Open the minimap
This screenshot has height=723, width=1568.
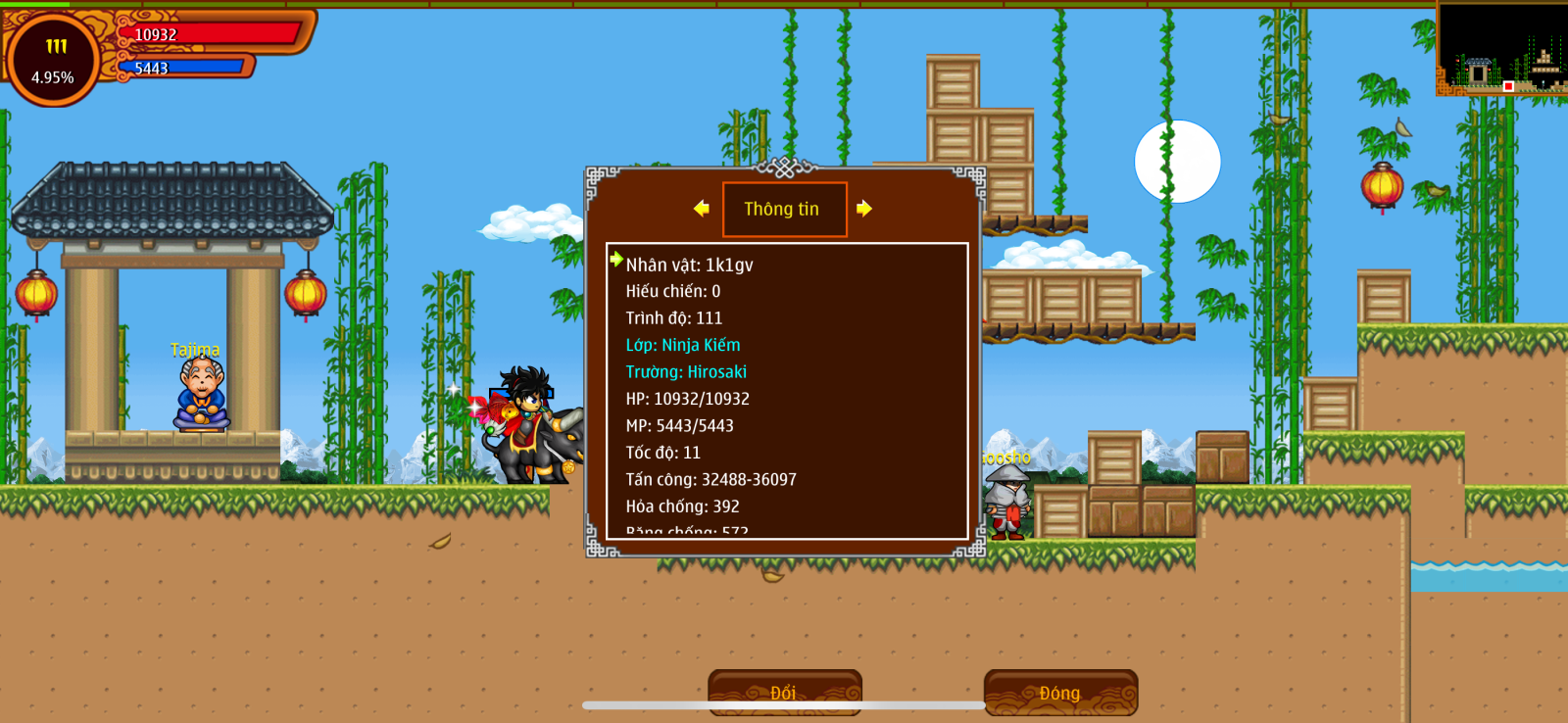(1501, 49)
